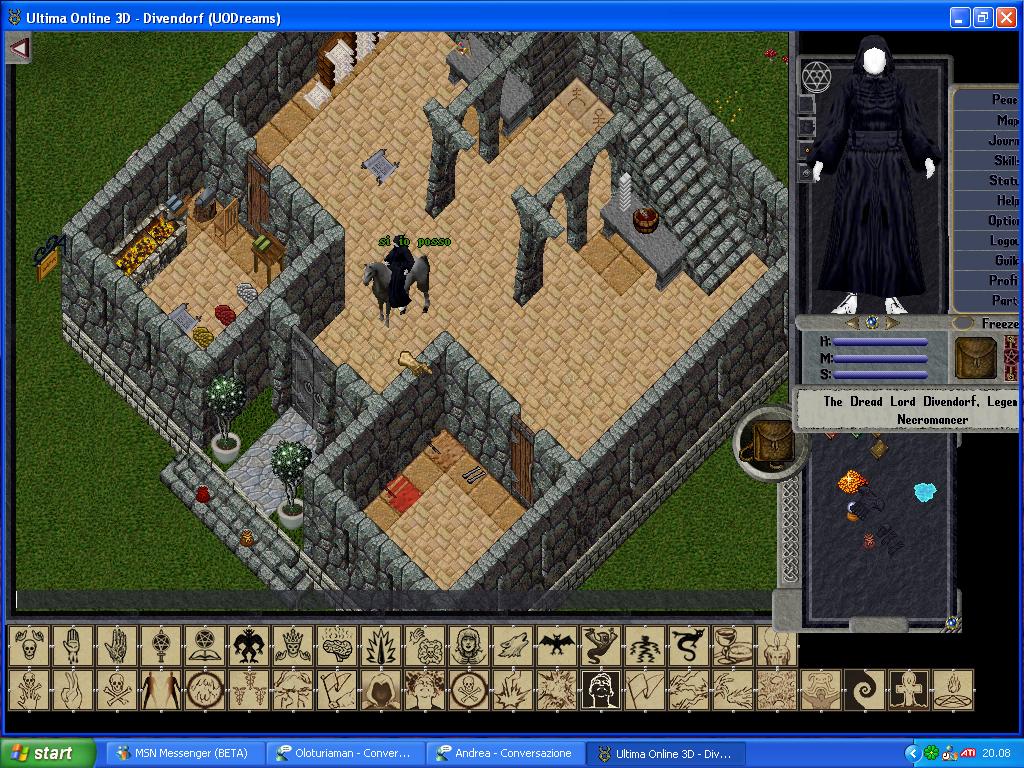Cast the skull-in-circle poison spell icon

pos(467,690)
